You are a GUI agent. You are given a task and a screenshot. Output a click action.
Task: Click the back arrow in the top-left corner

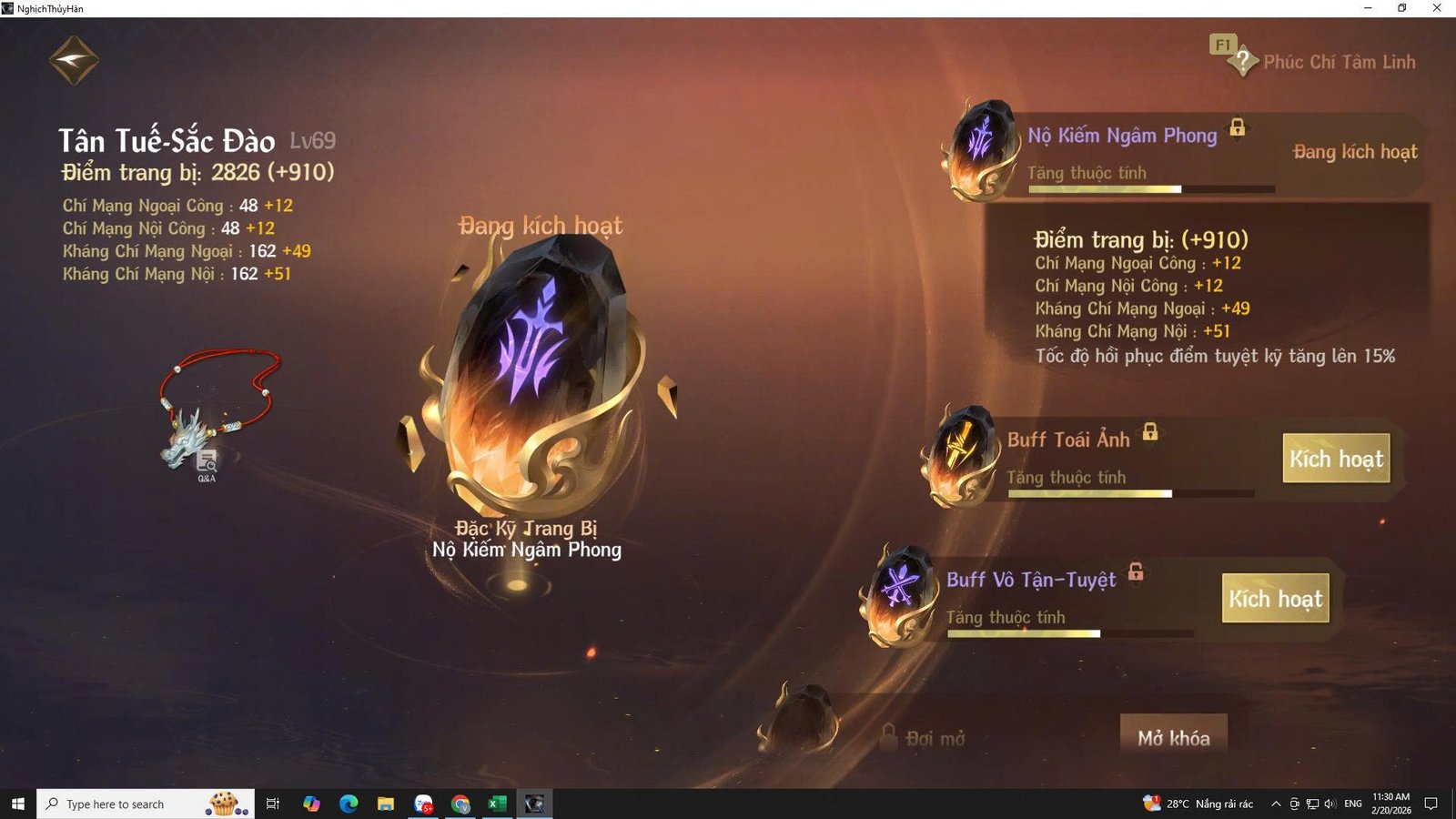point(73,58)
